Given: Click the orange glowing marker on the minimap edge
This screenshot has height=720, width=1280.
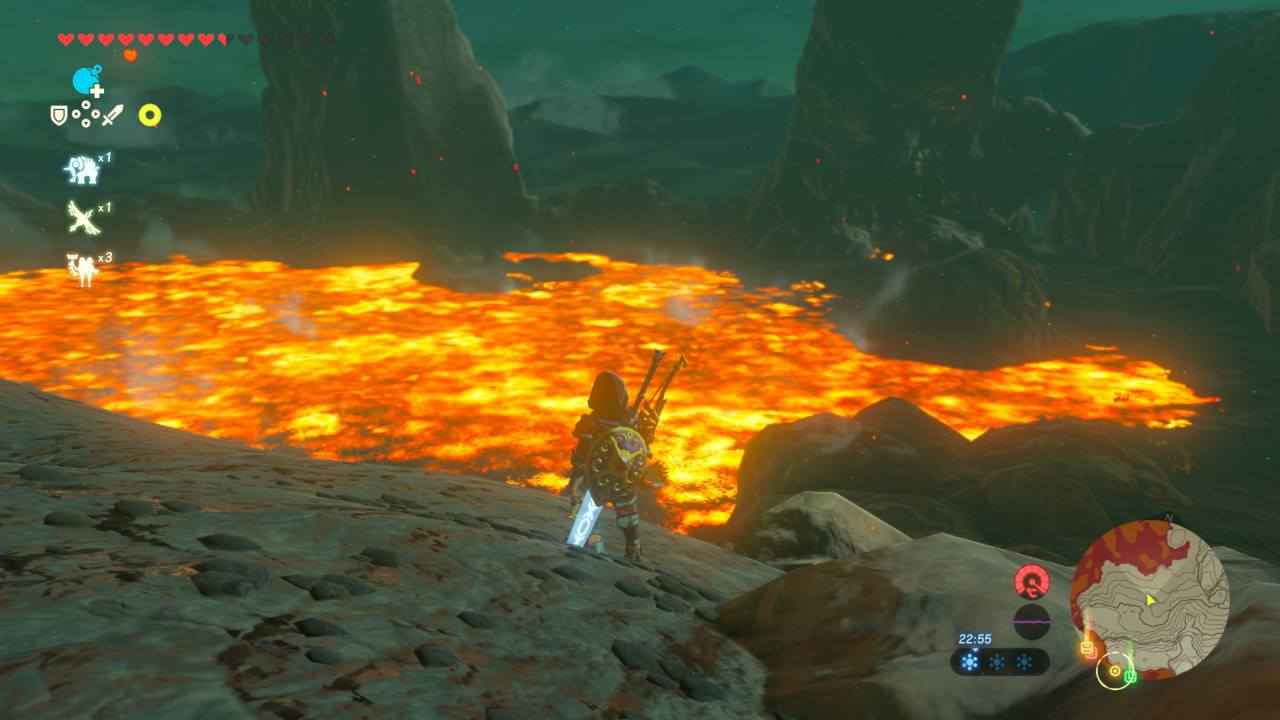Looking at the screenshot, I should 1088,649.
